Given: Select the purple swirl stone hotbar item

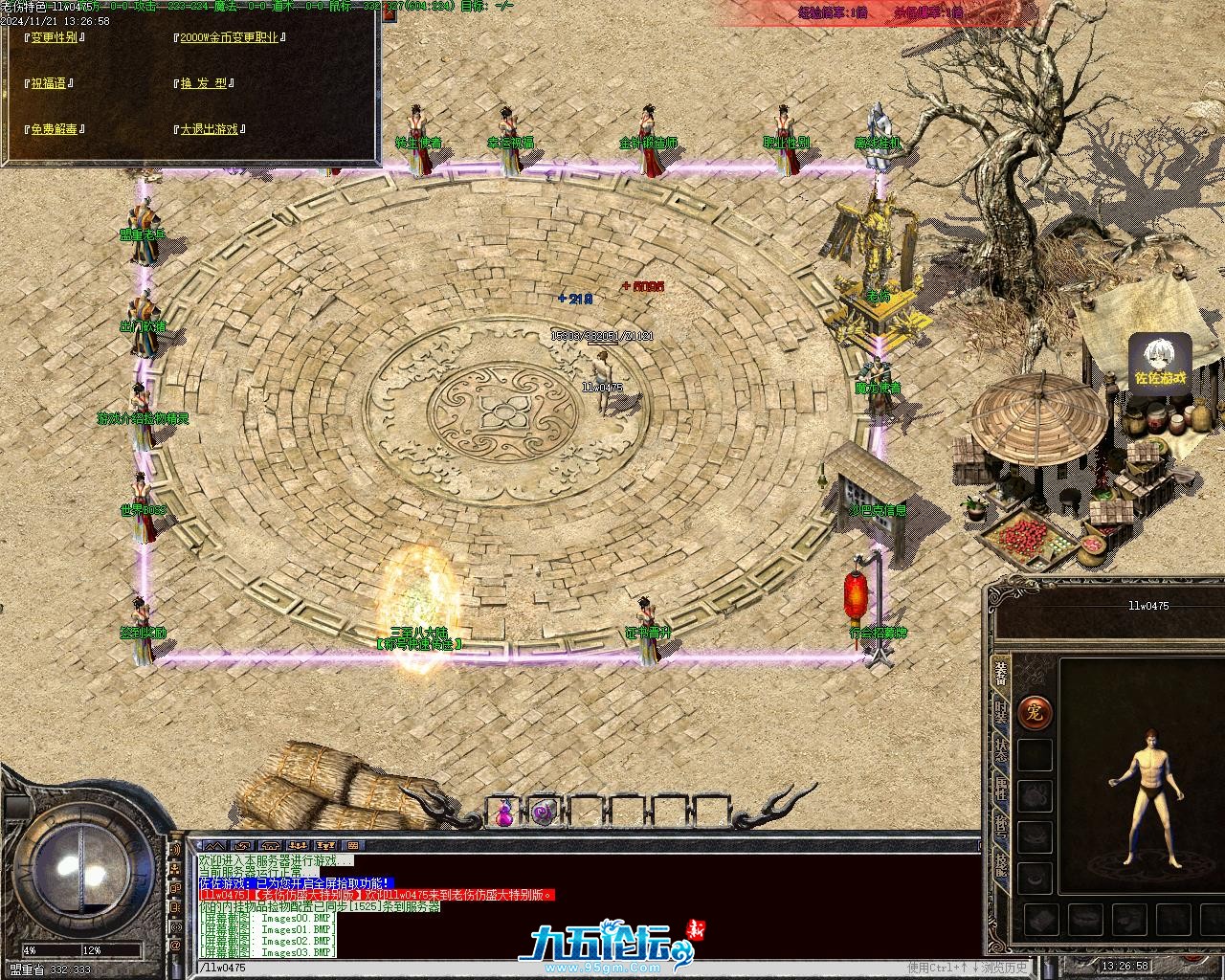Looking at the screenshot, I should pyautogui.click(x=544, y=813).
